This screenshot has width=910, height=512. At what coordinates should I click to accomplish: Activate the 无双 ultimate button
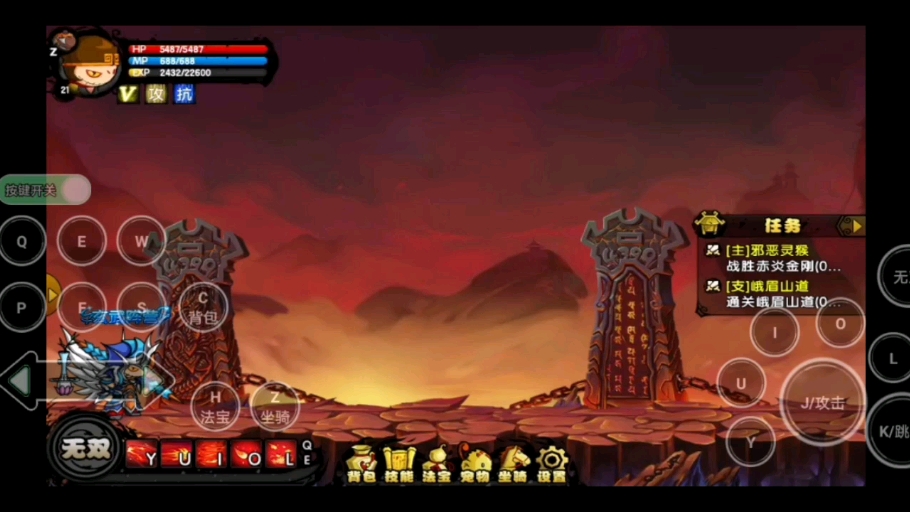[x=86, y=450]
